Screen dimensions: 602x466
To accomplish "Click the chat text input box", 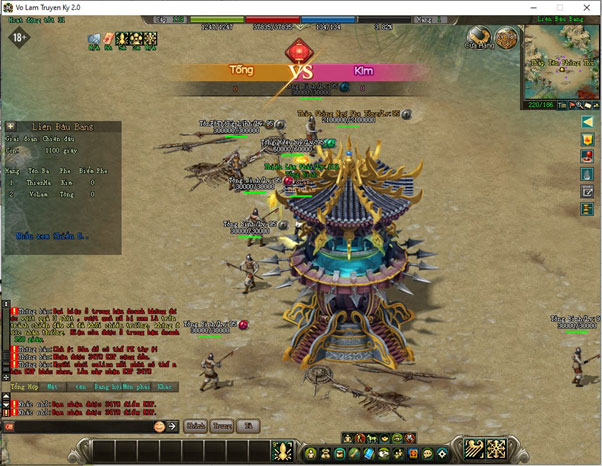I will coord(78,426).
